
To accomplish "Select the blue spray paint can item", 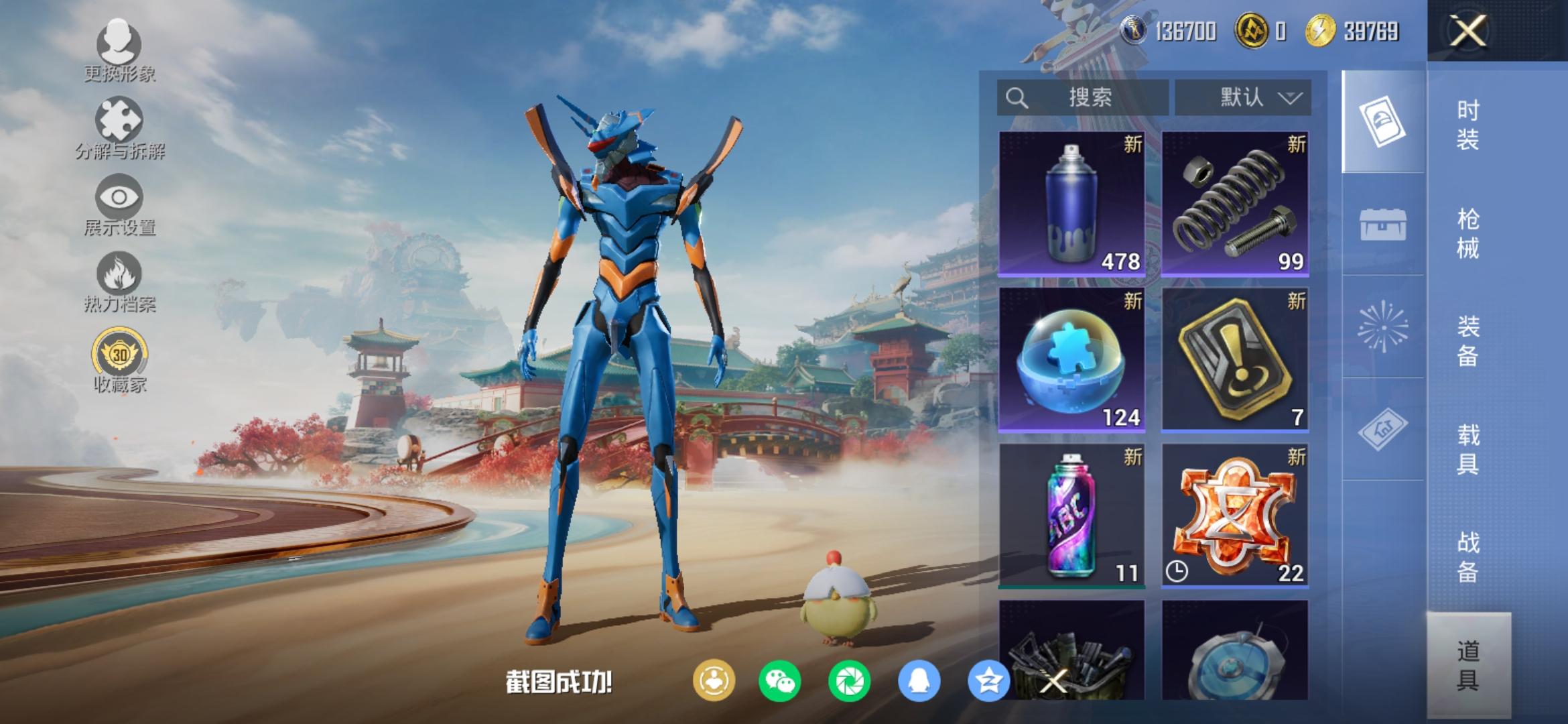I will coord(1071,203).
